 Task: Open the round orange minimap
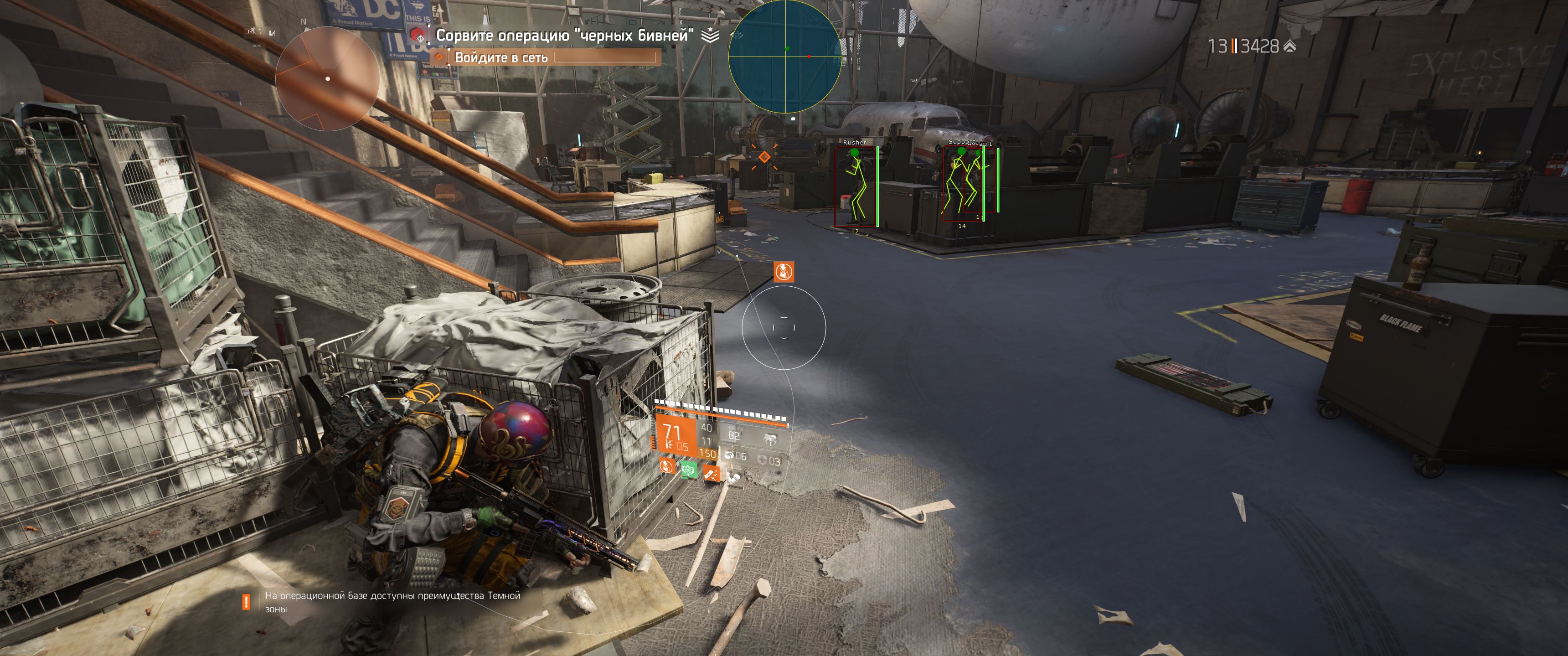[327, 78]
